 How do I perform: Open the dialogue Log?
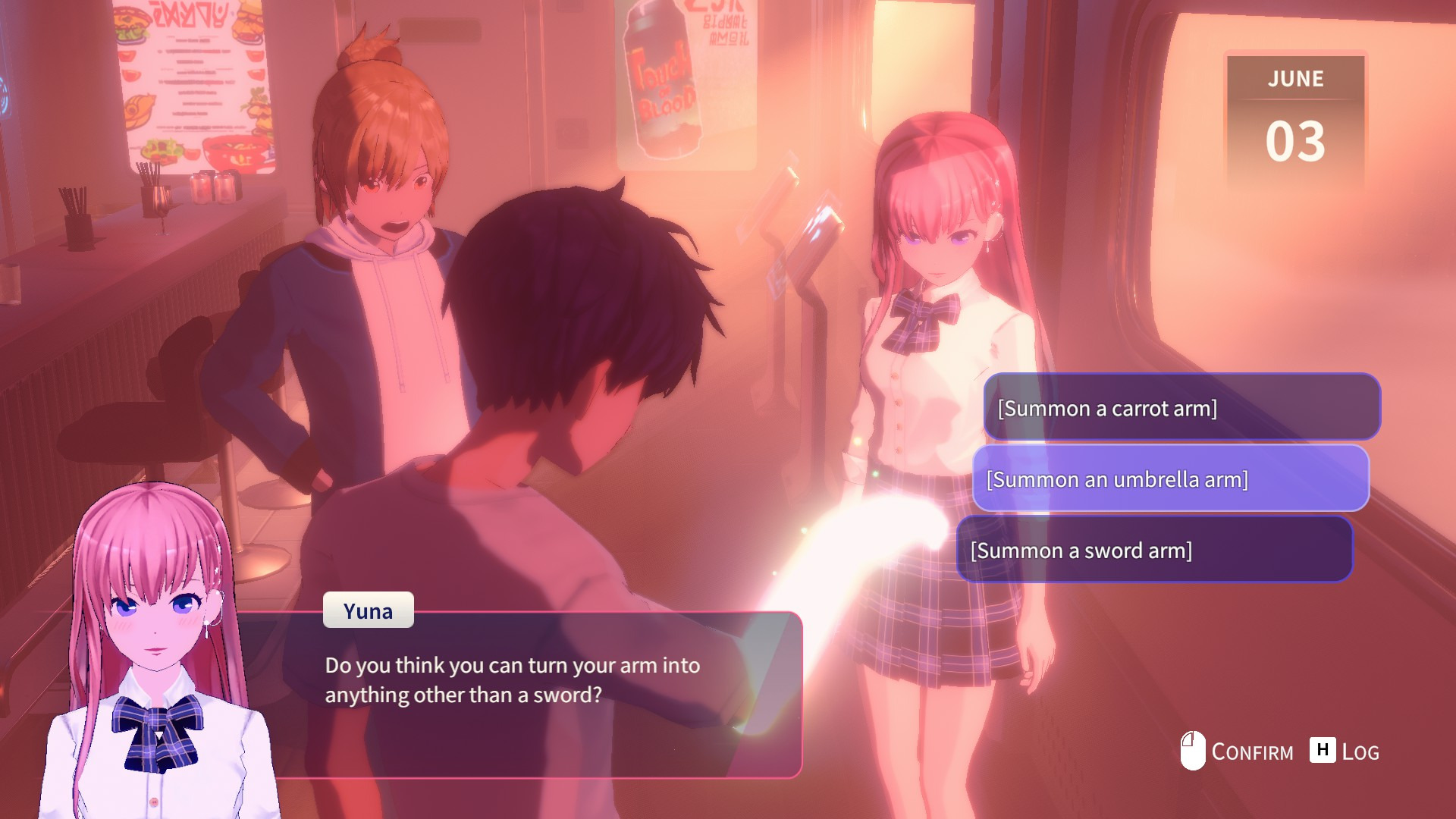click(1345, 752)
